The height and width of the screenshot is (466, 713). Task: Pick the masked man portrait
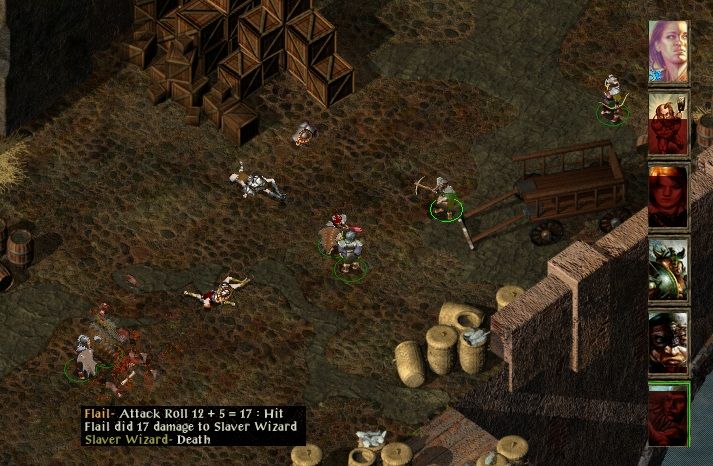coord(669,340)
